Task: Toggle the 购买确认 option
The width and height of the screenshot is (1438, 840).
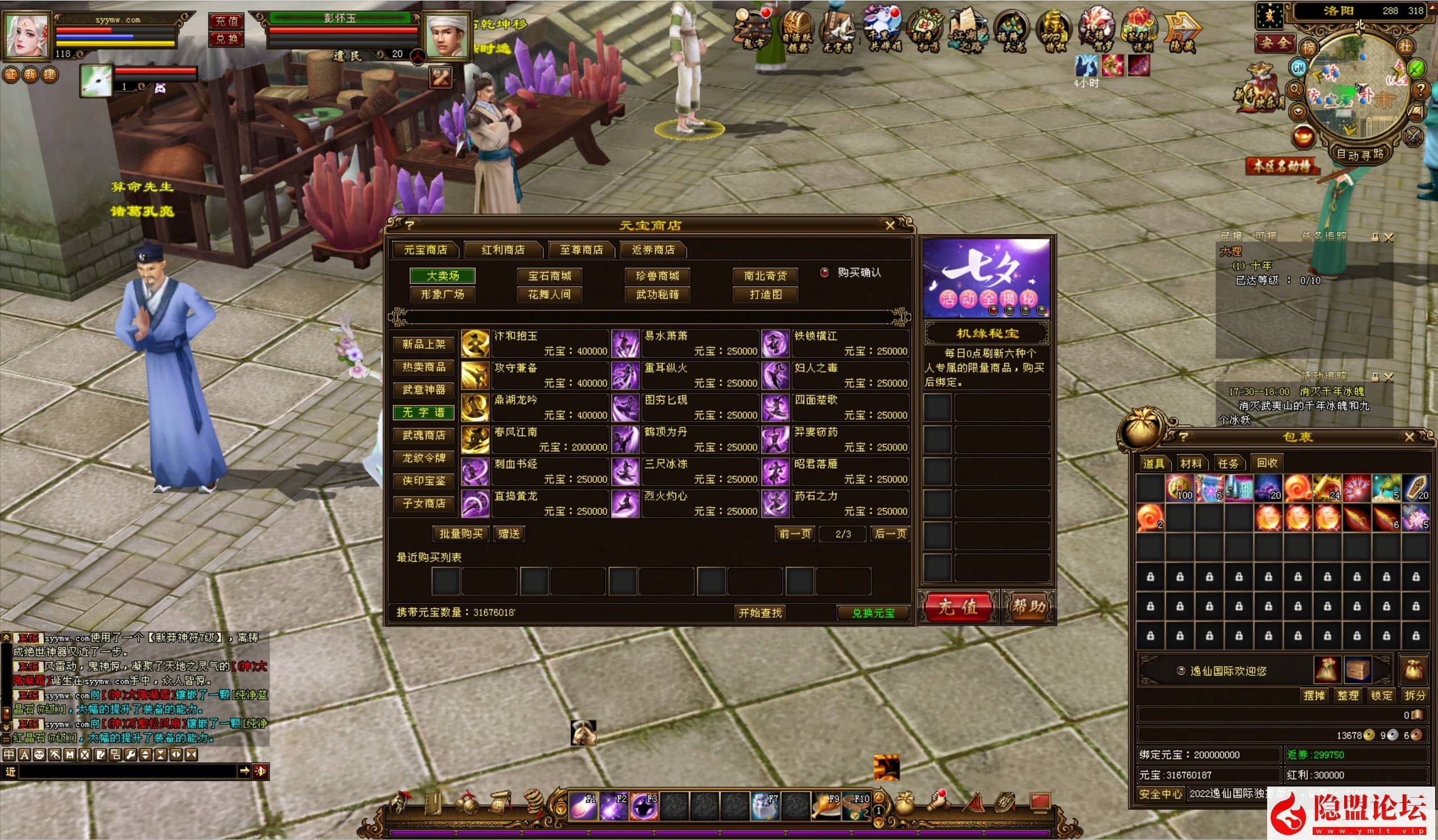Action: (x=824, y=273)
